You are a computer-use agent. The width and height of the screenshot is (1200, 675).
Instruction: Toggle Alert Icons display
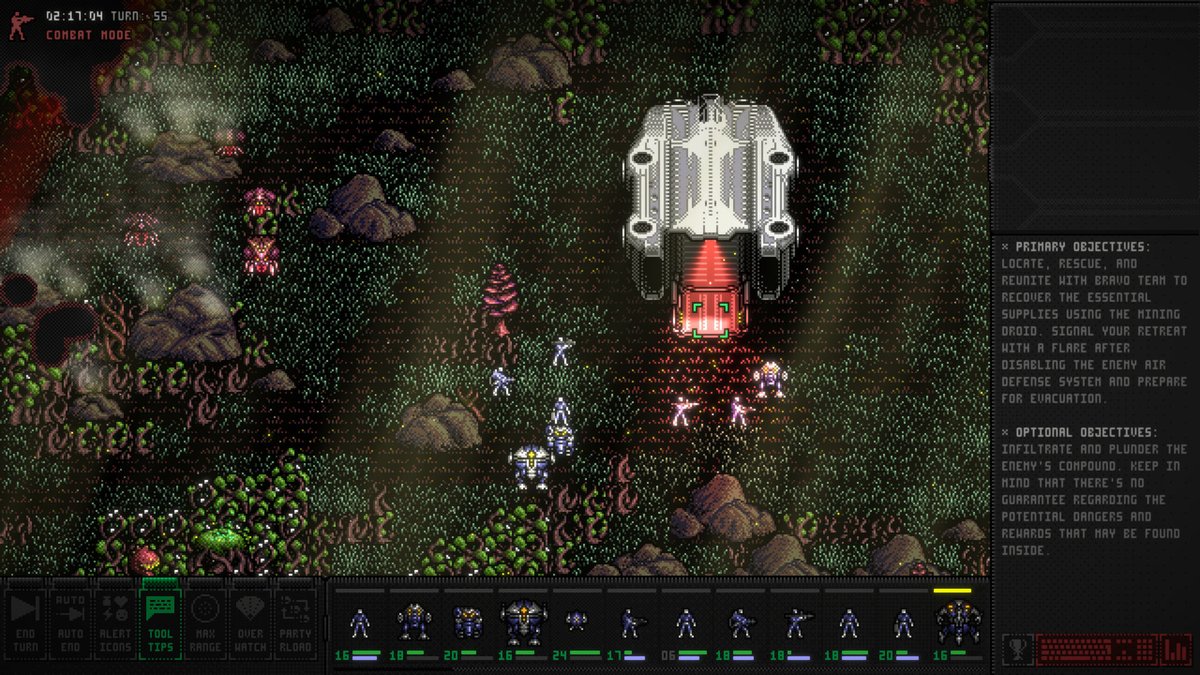coord(115,622)
